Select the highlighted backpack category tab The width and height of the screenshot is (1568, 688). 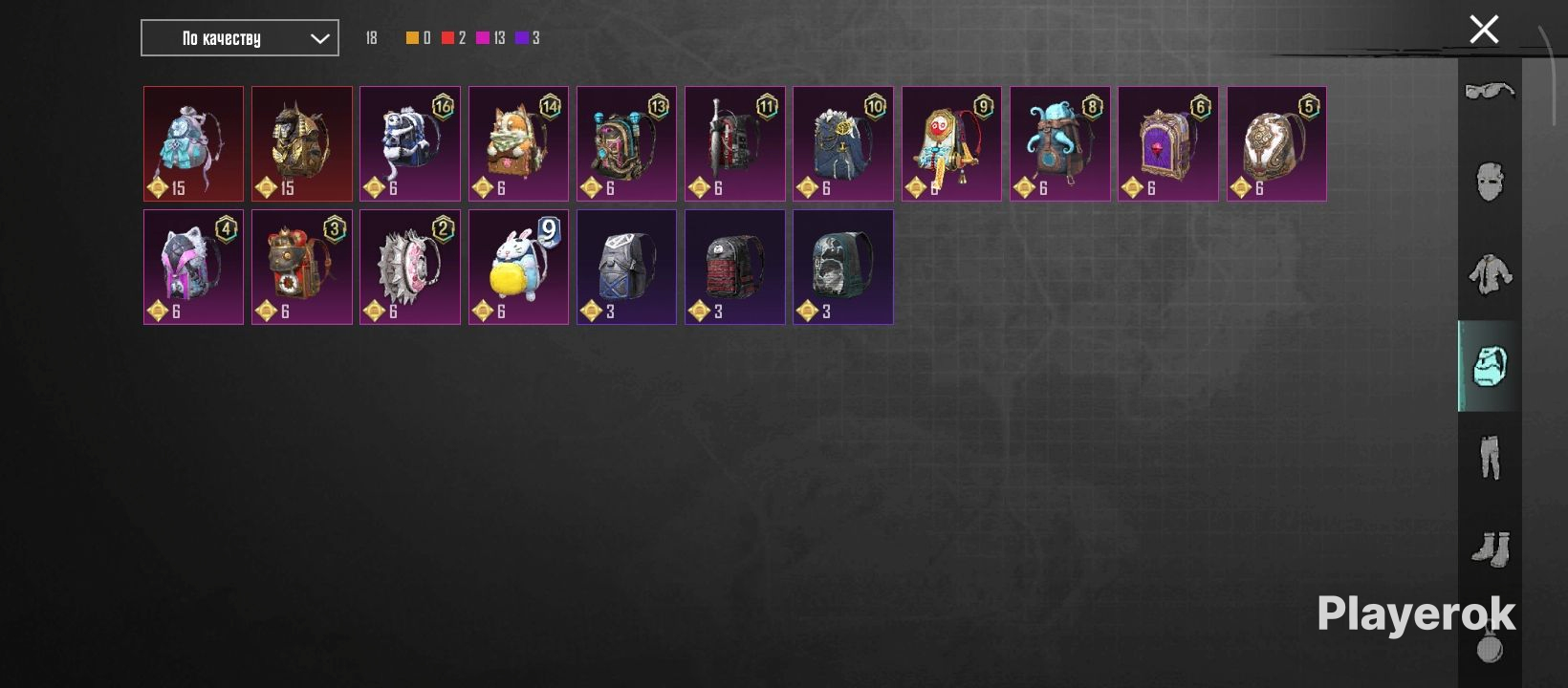(1490, 366)
